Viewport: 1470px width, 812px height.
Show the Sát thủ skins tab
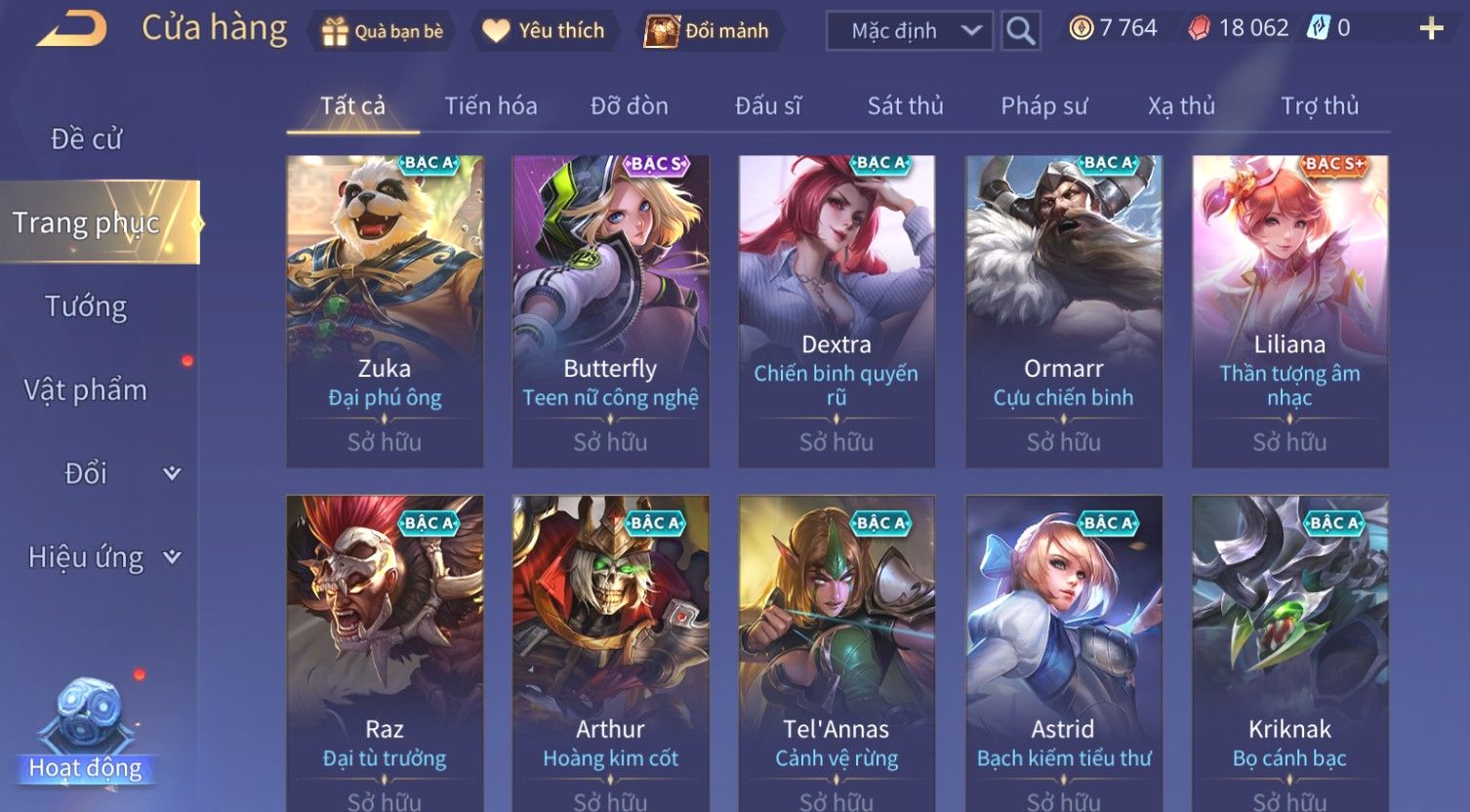coord(906,105)
